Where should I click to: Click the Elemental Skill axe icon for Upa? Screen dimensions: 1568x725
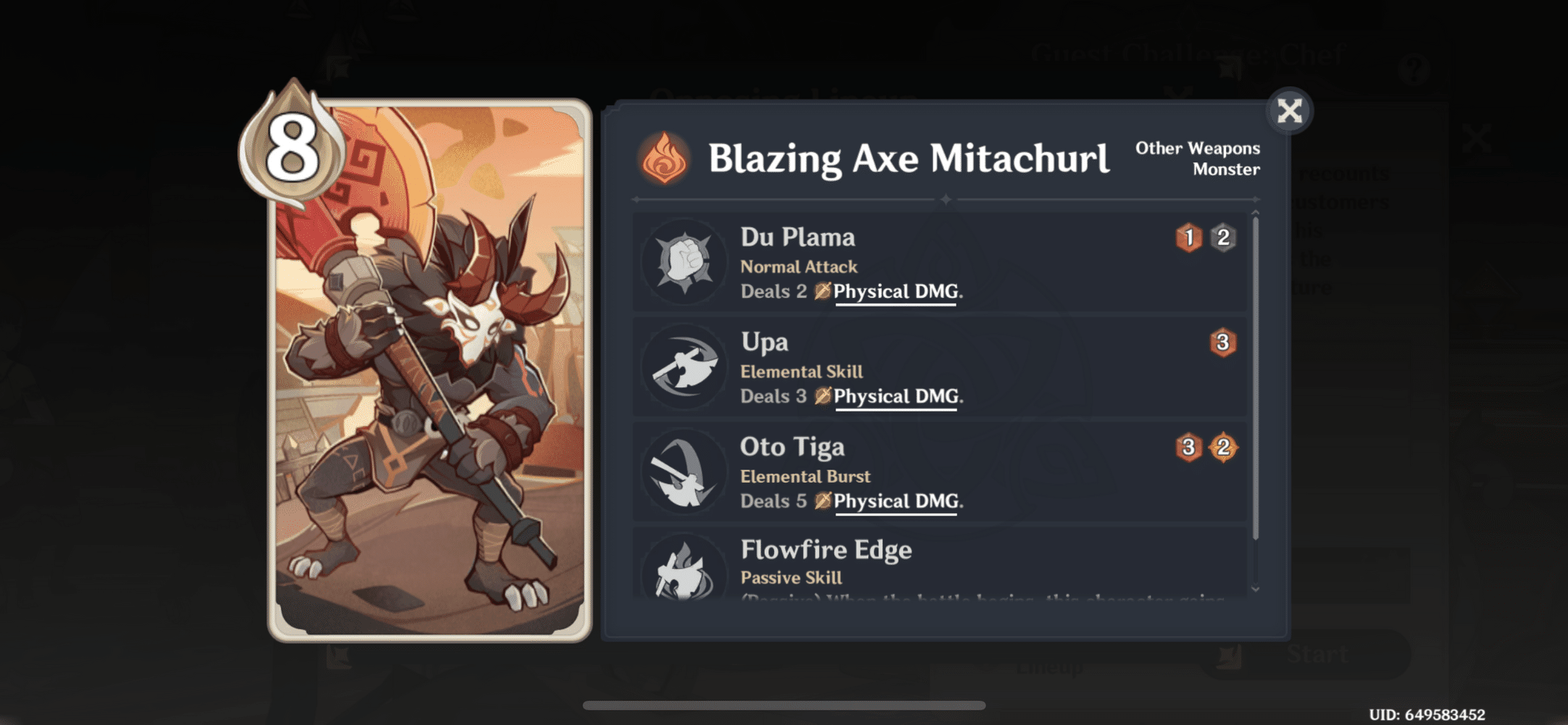tap(685, 366)
